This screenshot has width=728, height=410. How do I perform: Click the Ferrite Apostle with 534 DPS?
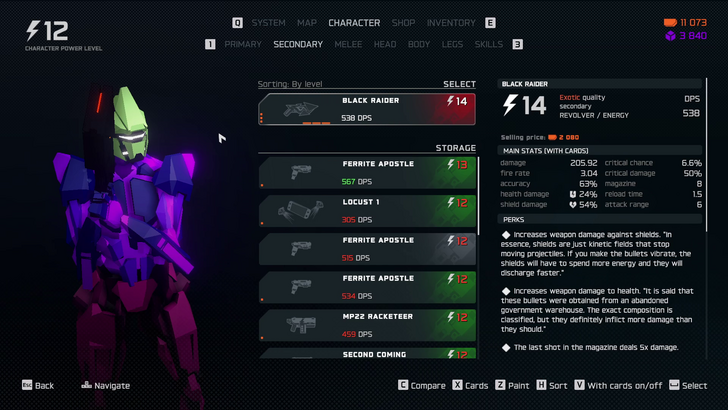pos(367,287)
